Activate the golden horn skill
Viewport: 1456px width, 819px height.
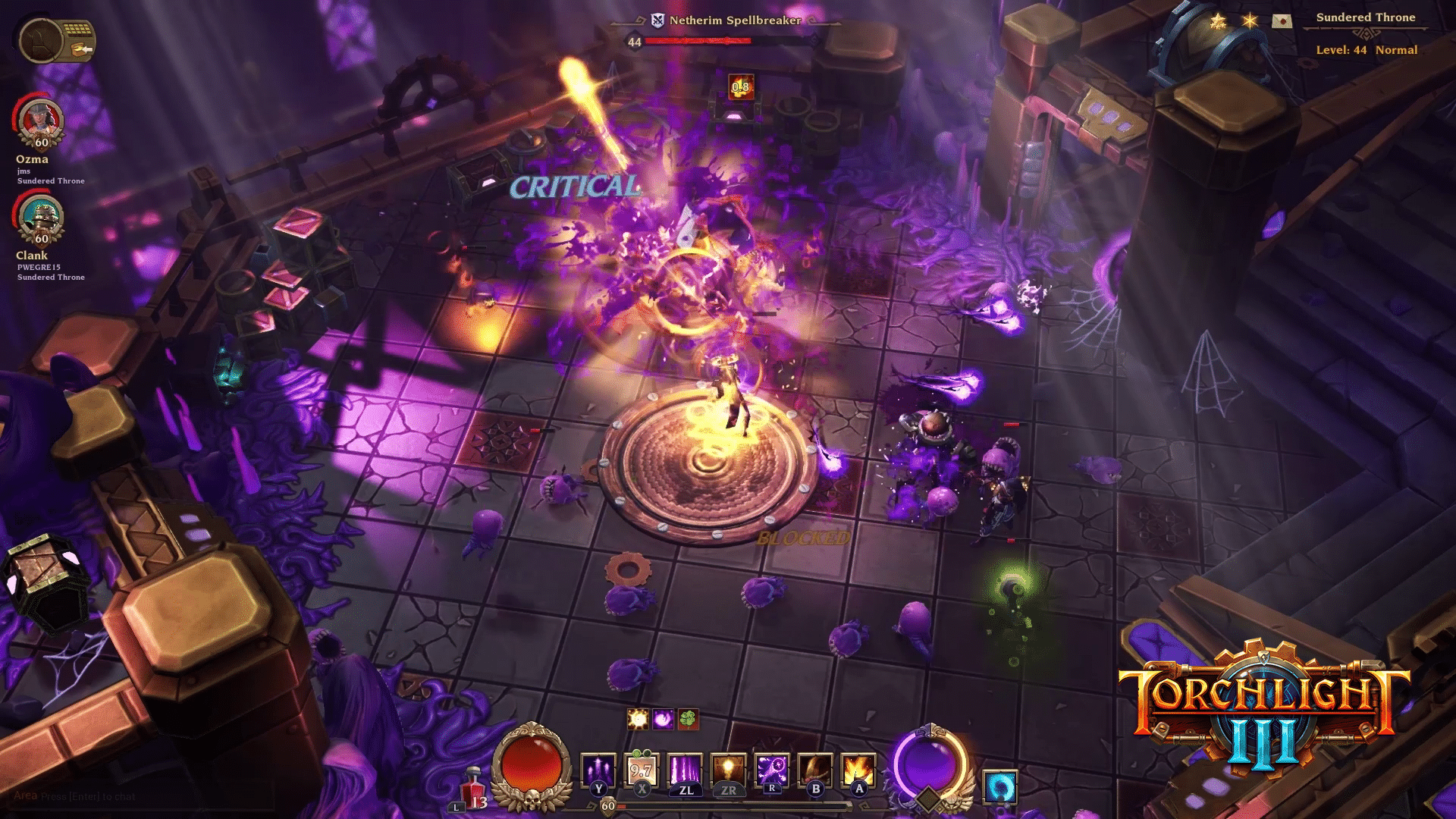point(814,770)
